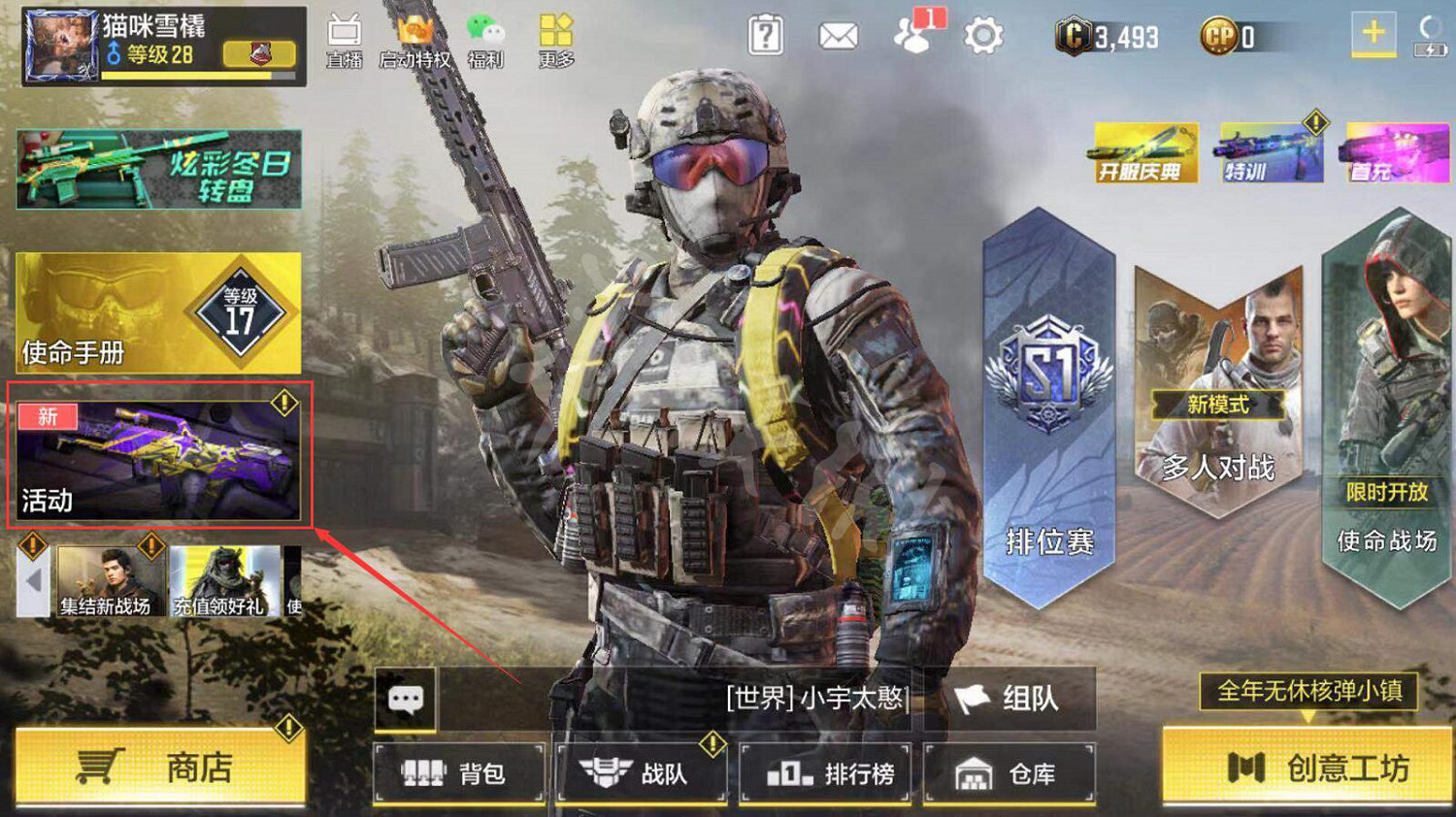The width and height of the screenshot is (1456, 817).
Task: Open the announcements clipboard icon
Action: [766, 34]
